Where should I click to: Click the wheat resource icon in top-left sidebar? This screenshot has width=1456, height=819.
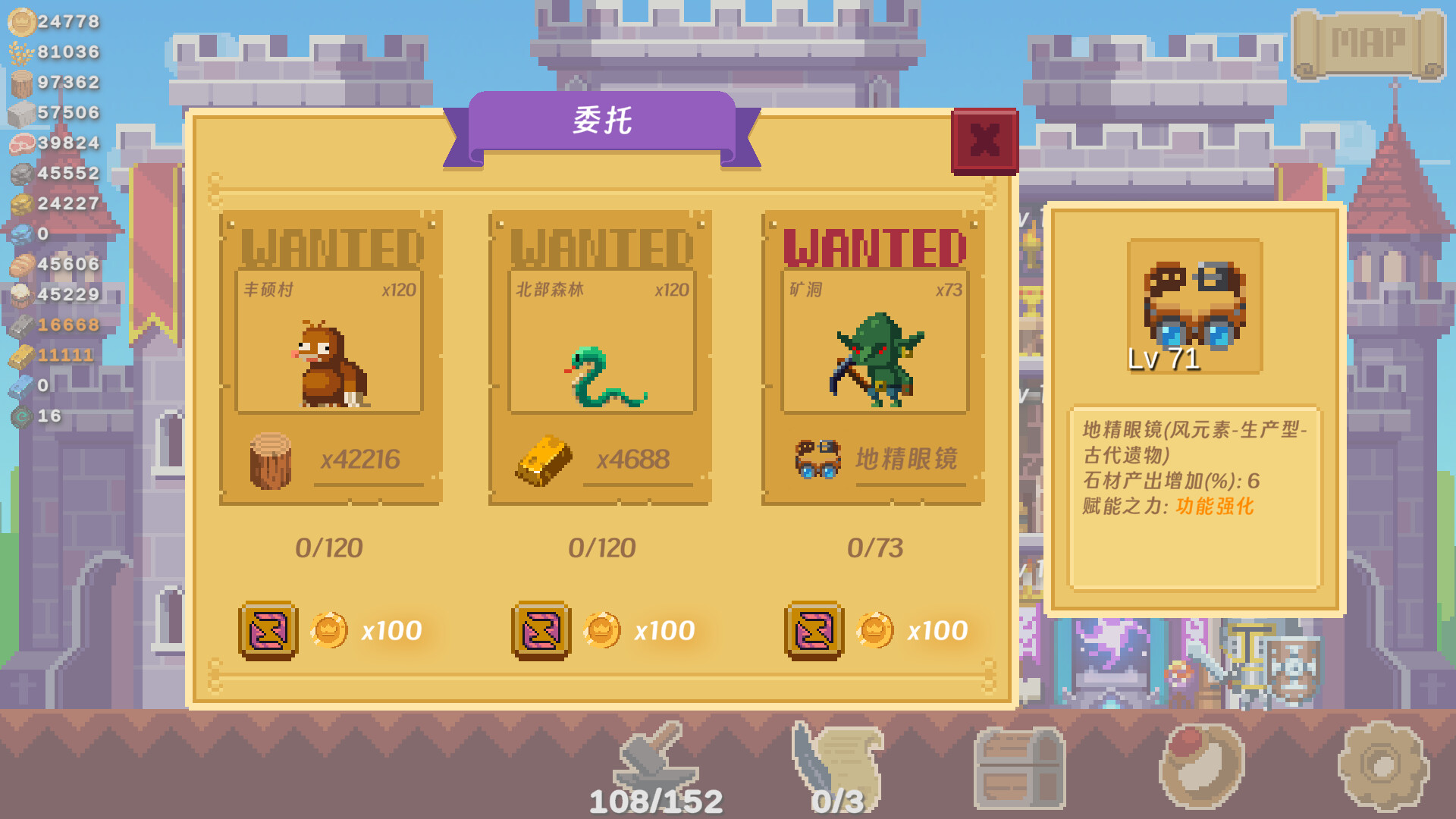point(18,53)
